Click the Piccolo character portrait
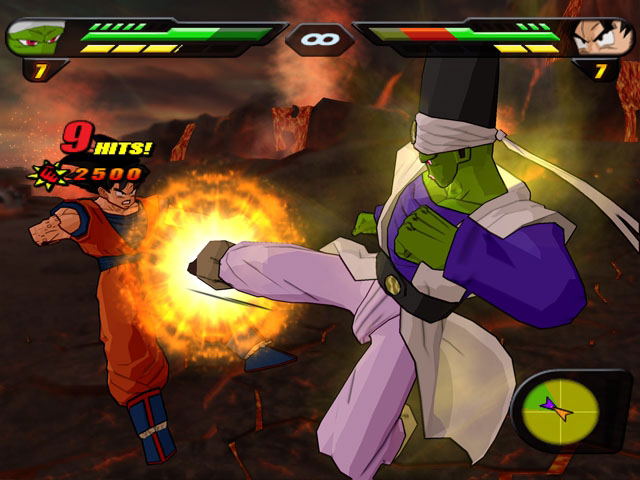640x480 pixels. click(x=35, y=38)
